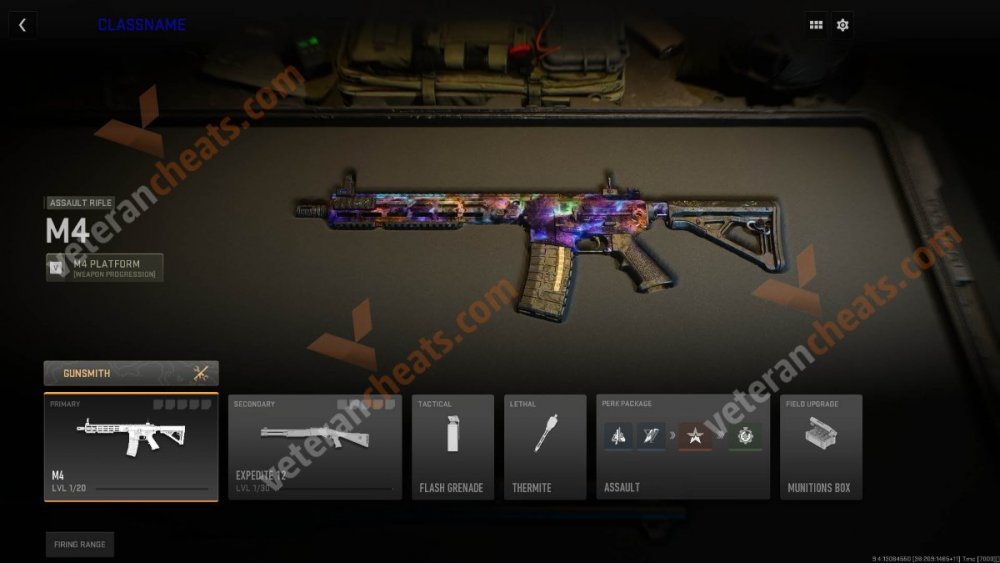Open the Assault perk package slot
1000x563 pixels.
coord(683,446)
